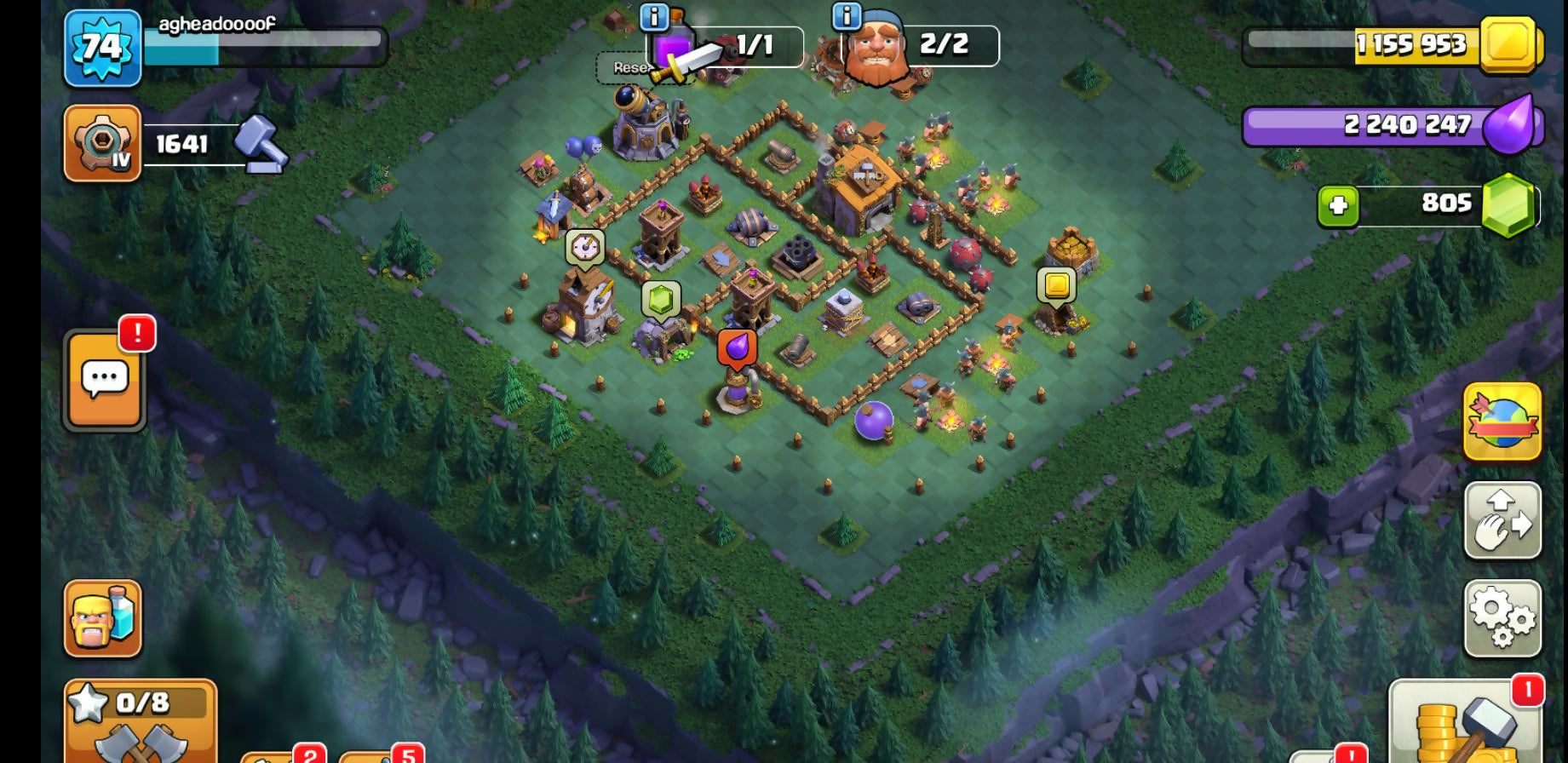1568x763 pixels.
Task: Collect gold from the gold coin bubble
Action: click(x=1057, y=284)
